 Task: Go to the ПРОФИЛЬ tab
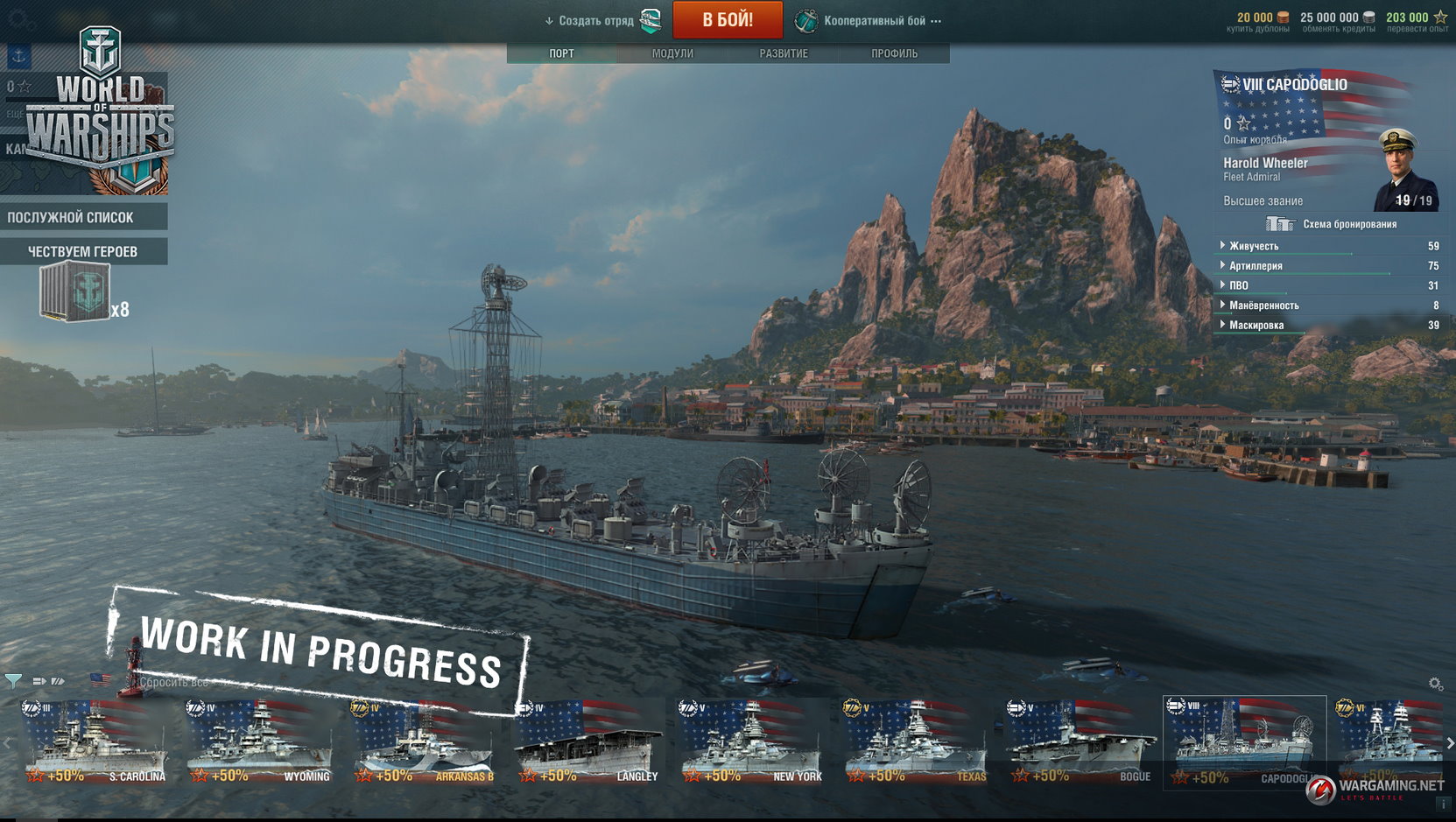point(894,53)
